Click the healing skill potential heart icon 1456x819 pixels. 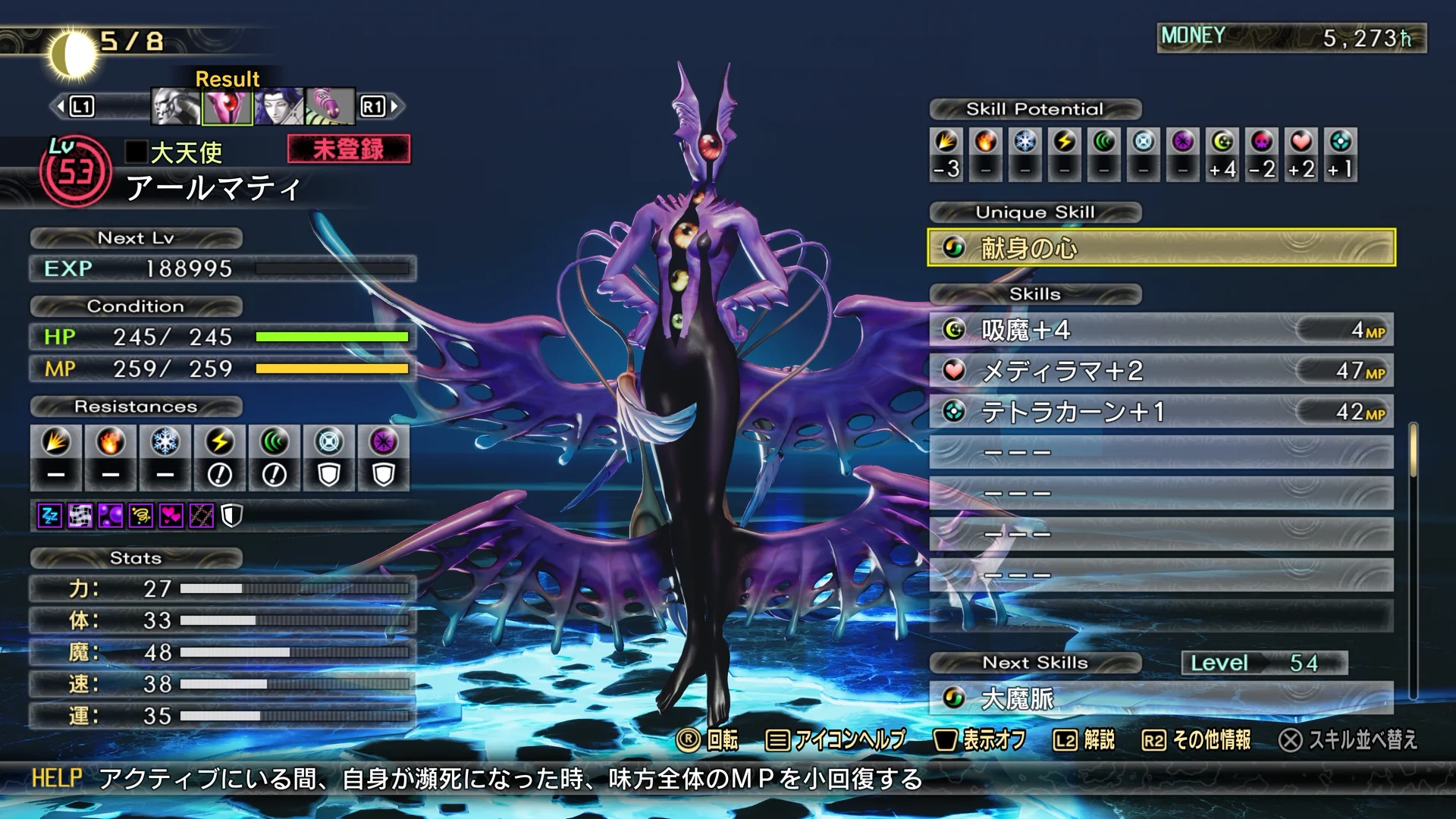(1301, 142)
